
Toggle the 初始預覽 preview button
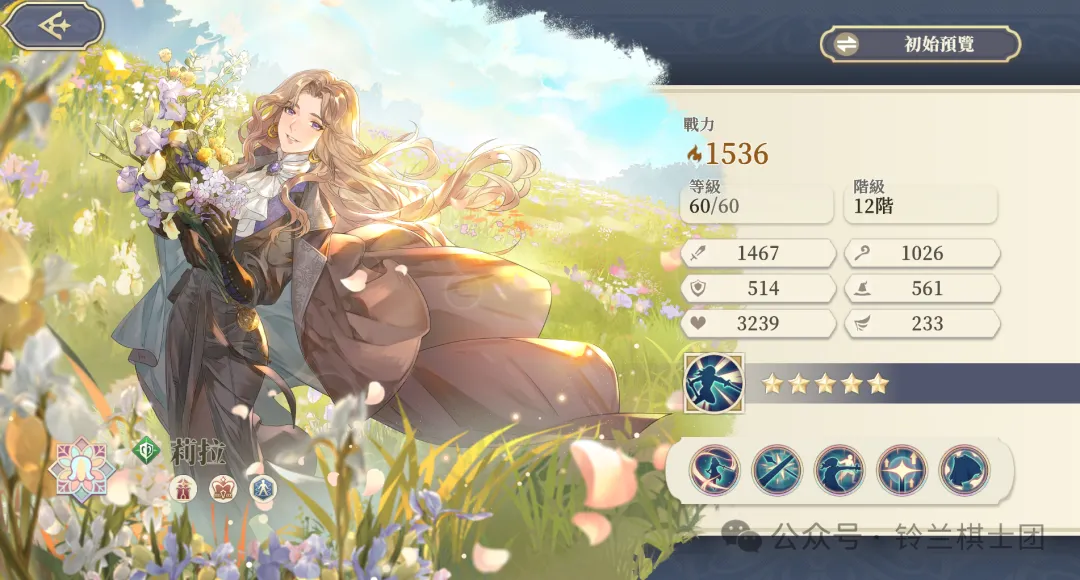coord(920,44)
